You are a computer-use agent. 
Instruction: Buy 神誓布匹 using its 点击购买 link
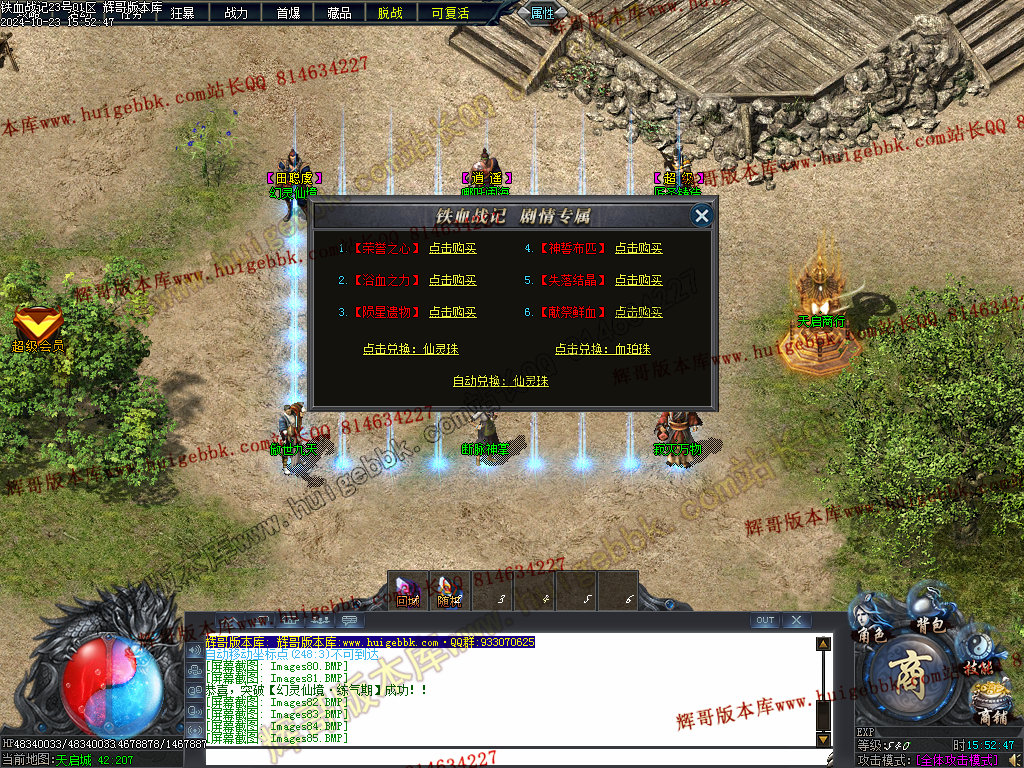click(x=638, y=249)
